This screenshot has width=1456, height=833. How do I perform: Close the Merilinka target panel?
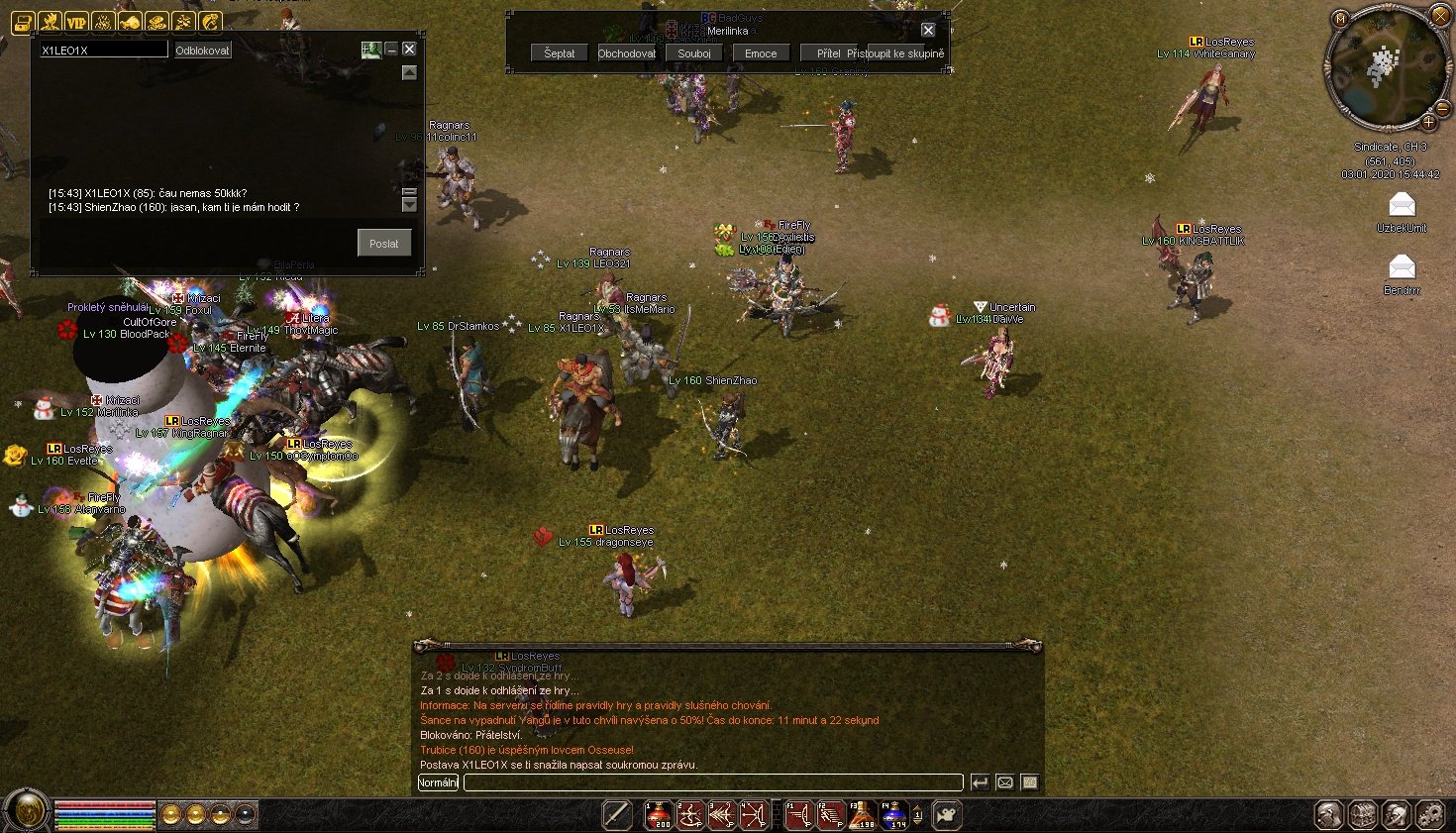928,30
